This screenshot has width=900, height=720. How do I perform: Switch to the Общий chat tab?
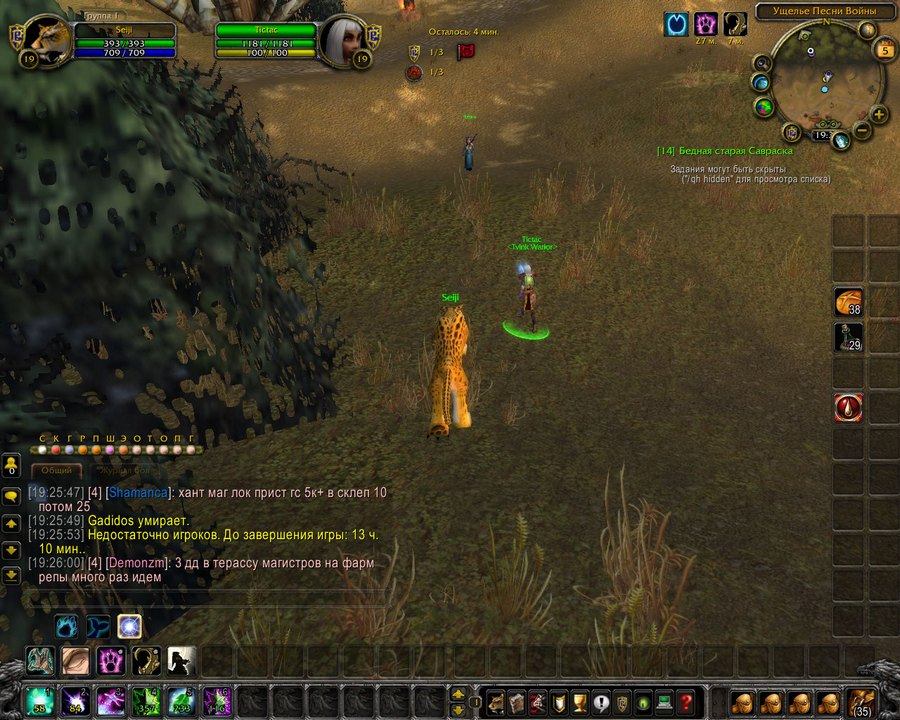point(55,470)
